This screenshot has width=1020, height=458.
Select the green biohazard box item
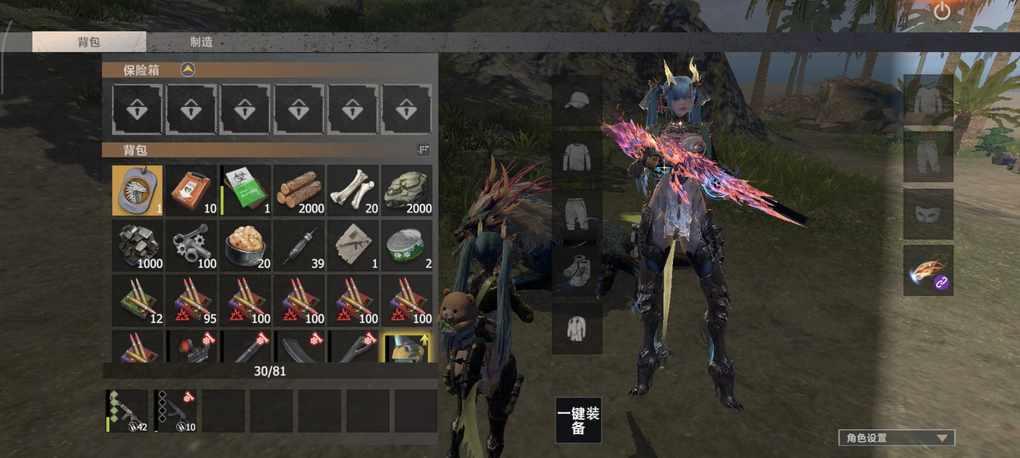tap(245, 189)
